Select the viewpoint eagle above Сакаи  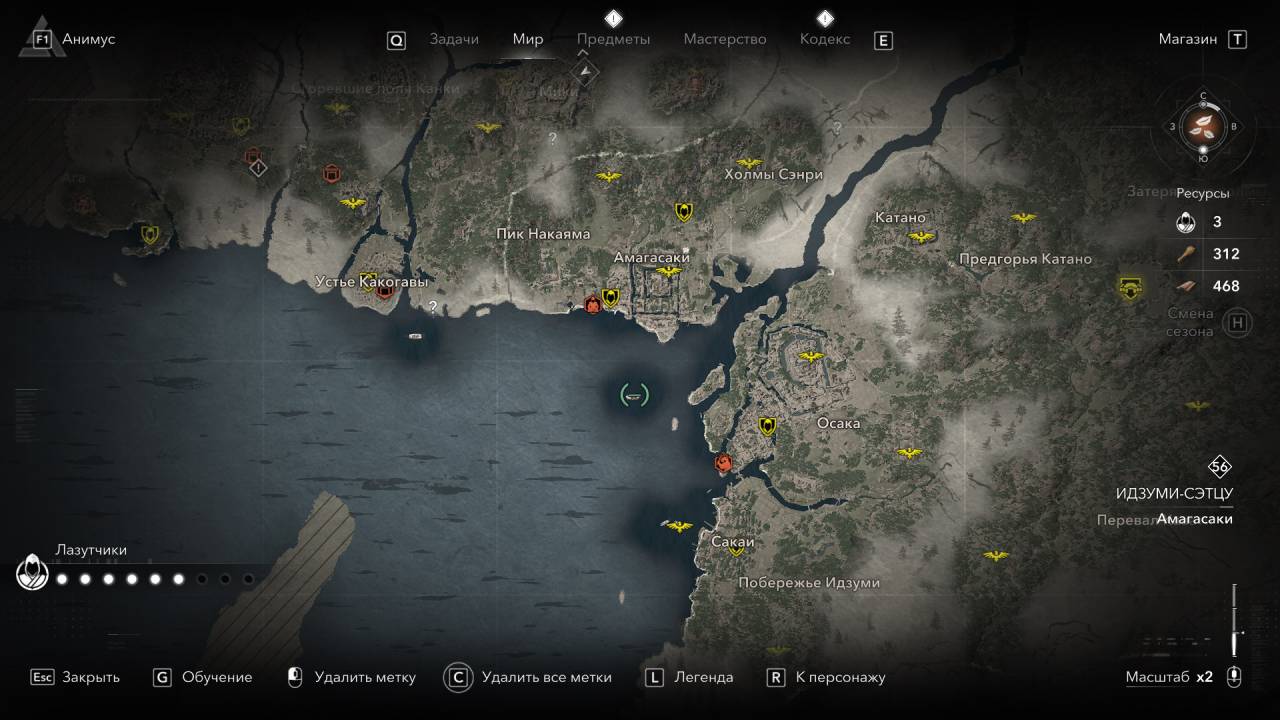coord(679,526)
